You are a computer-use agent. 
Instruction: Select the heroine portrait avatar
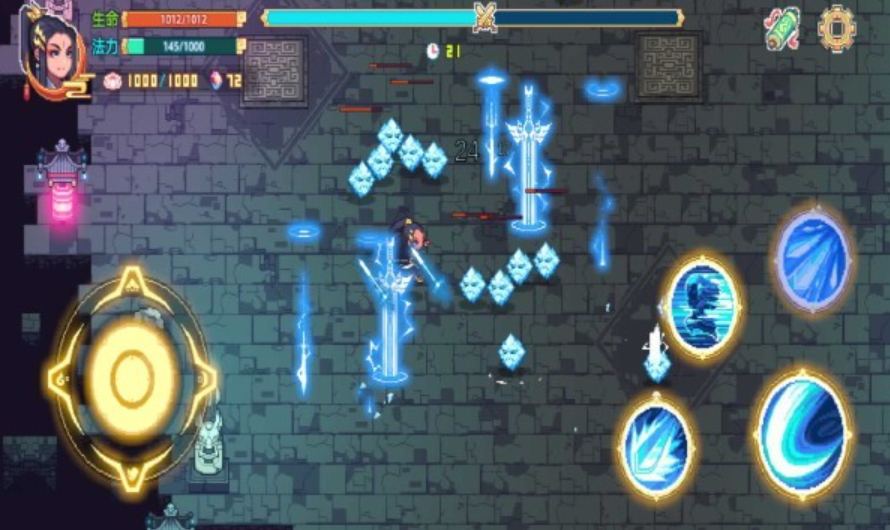pos(50,52)
